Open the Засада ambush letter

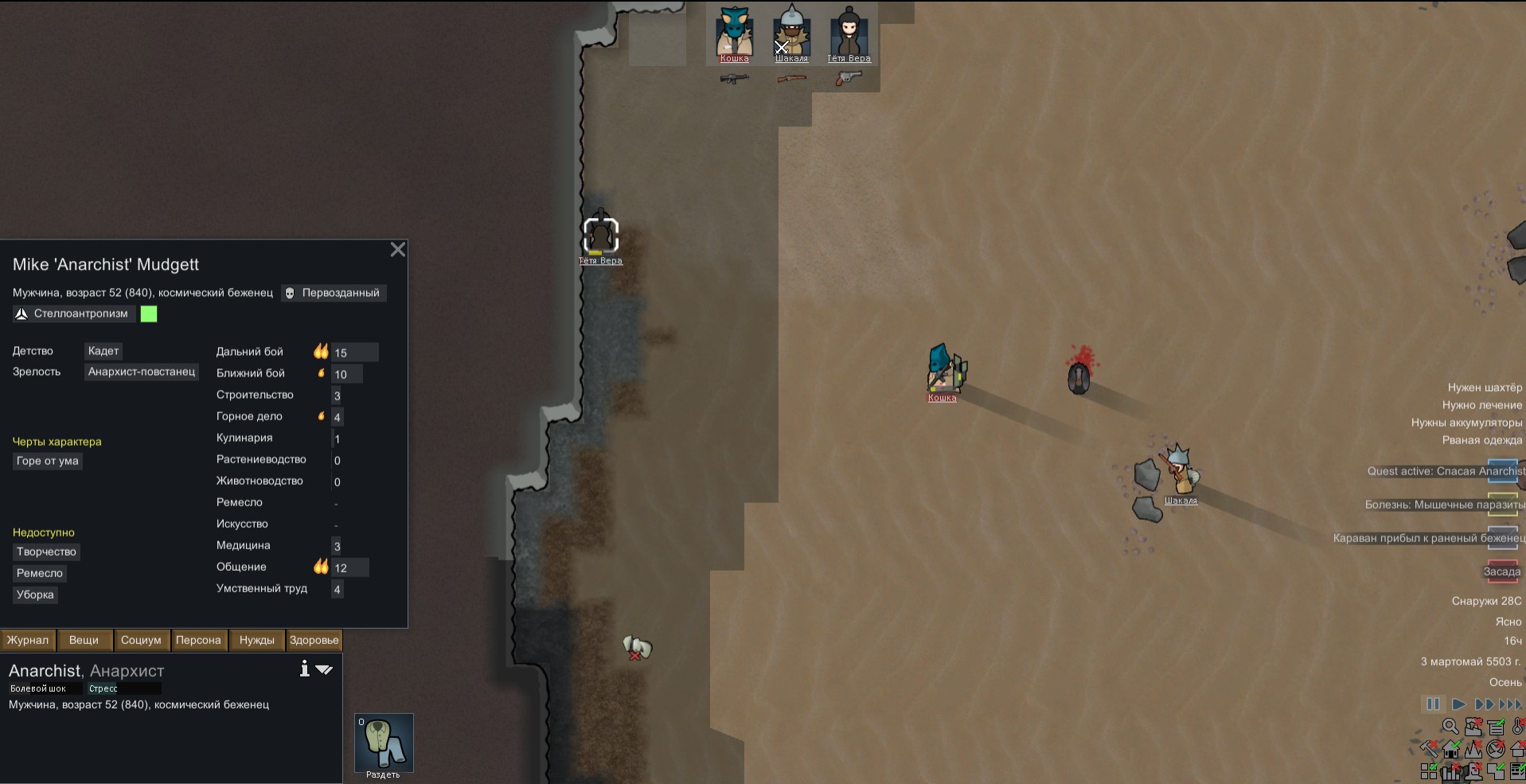coord(1502,571)
